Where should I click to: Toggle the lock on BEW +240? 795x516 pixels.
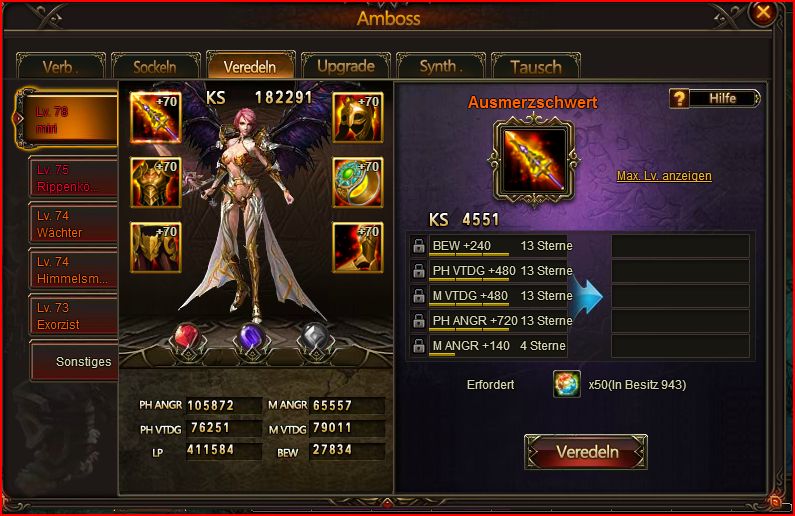[x=418, y=246]
